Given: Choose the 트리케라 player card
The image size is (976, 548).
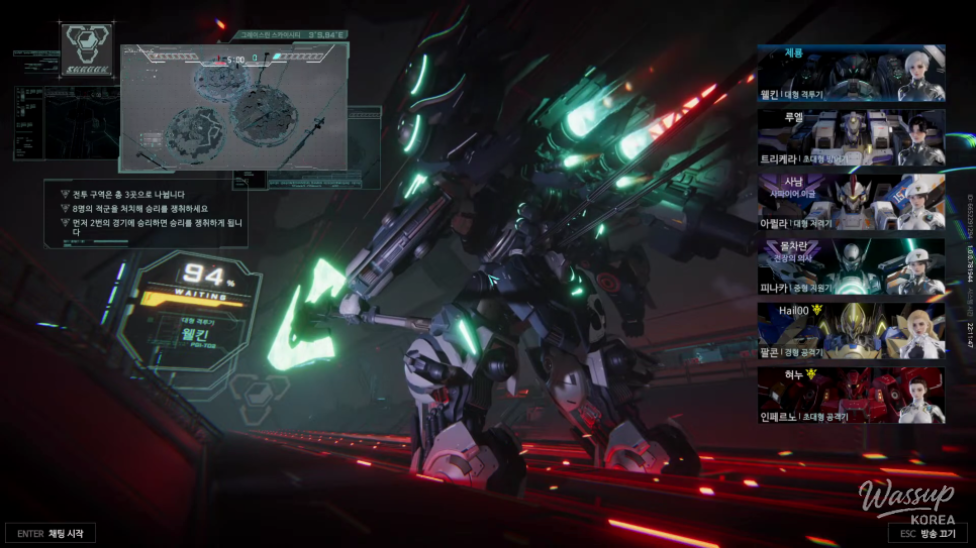Looking at the screenshot, I should point(851,137).
